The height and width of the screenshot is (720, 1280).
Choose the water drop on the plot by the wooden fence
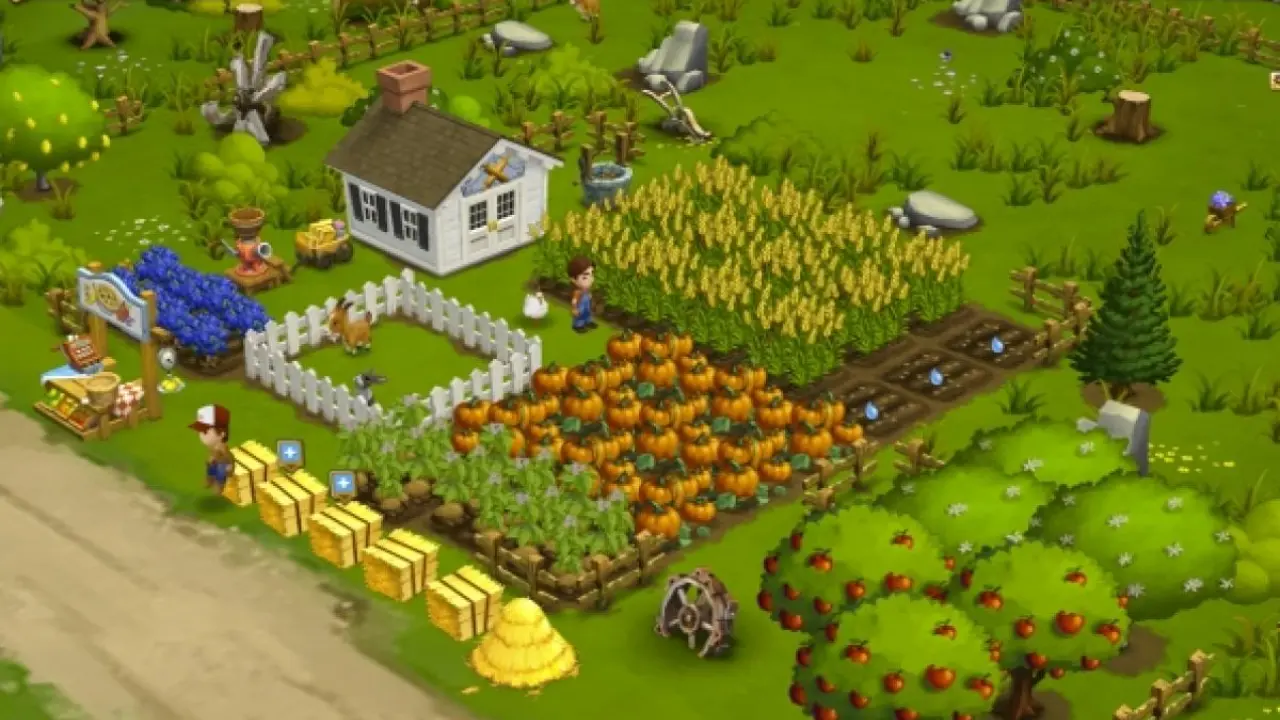(x=997, y=345)
